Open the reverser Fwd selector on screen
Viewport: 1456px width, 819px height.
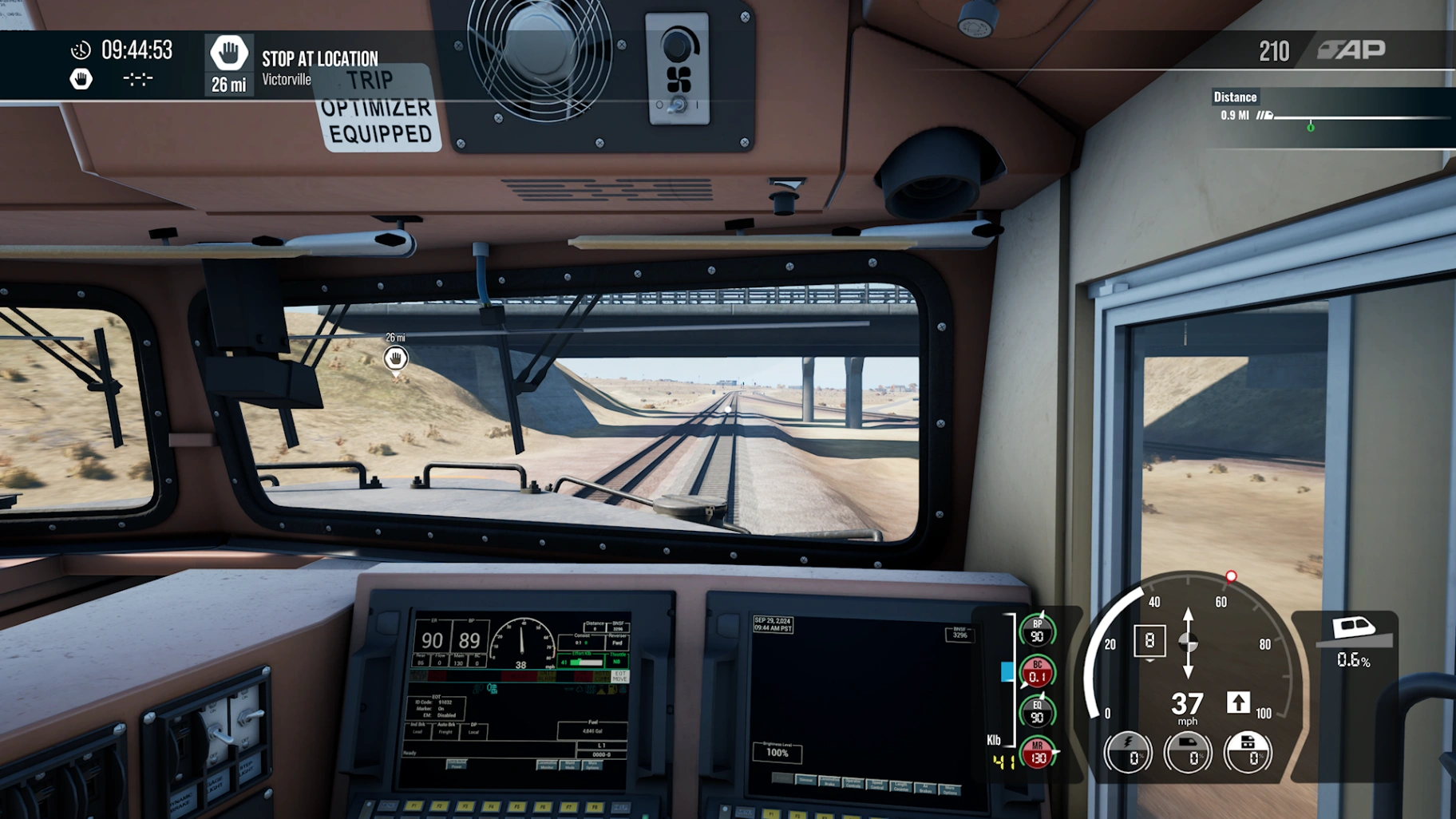617,643
